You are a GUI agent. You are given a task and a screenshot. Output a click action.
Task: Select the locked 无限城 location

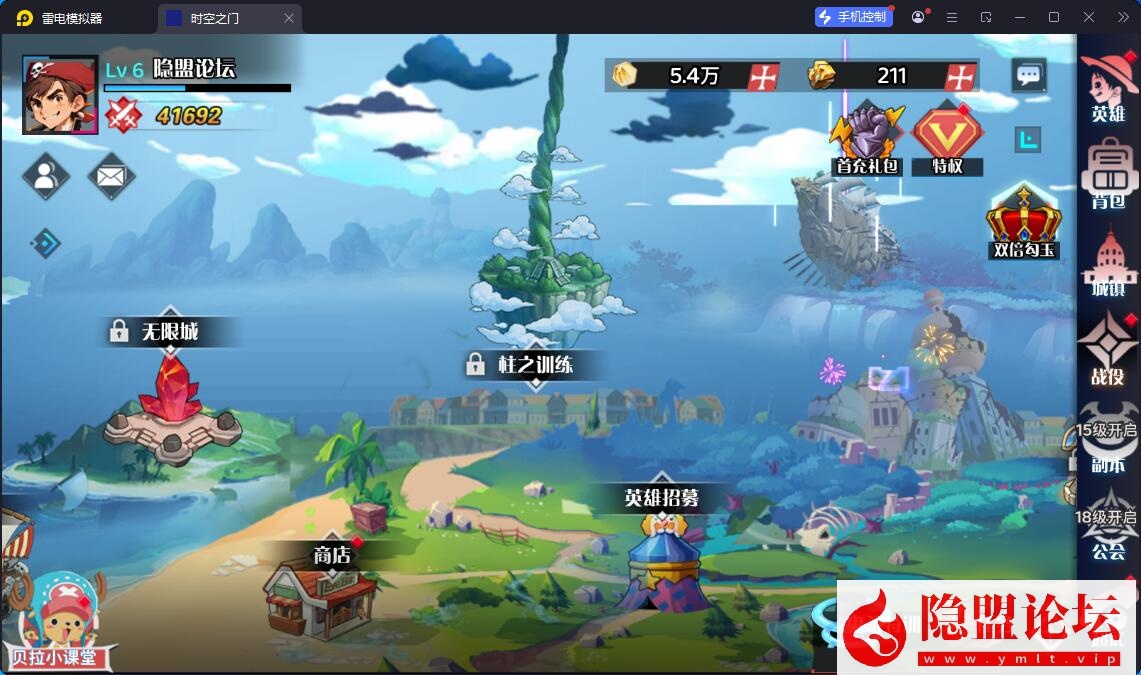pos(171,400)
